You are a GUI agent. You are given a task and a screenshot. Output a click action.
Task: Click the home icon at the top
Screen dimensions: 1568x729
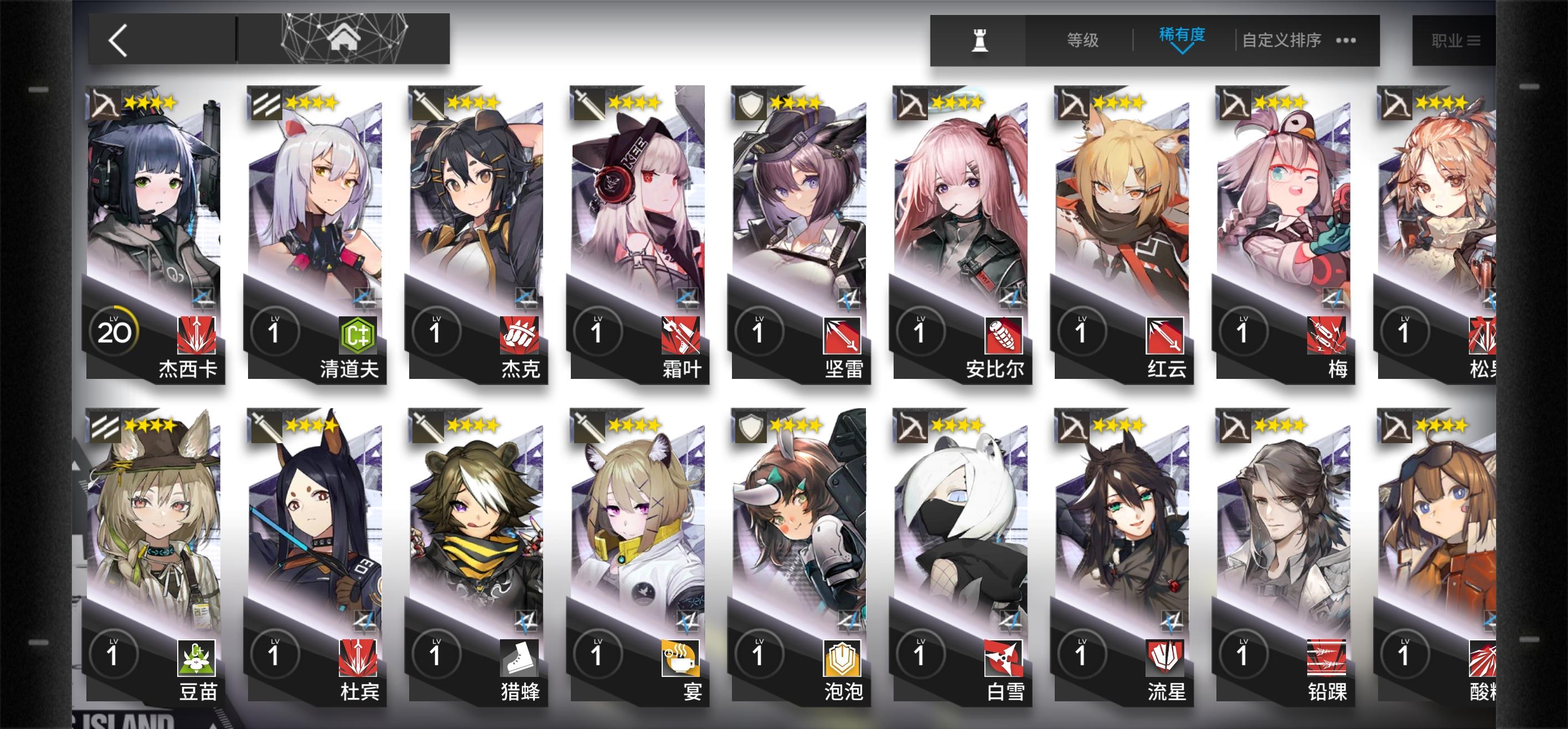pos(345,39)
